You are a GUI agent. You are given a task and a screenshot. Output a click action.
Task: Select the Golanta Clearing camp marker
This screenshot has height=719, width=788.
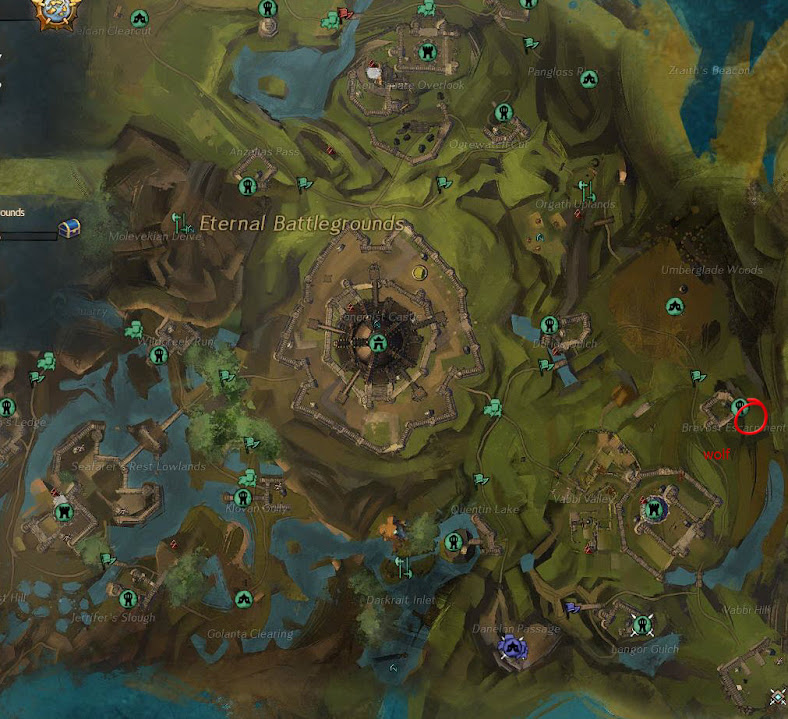[x=243, y=598]
